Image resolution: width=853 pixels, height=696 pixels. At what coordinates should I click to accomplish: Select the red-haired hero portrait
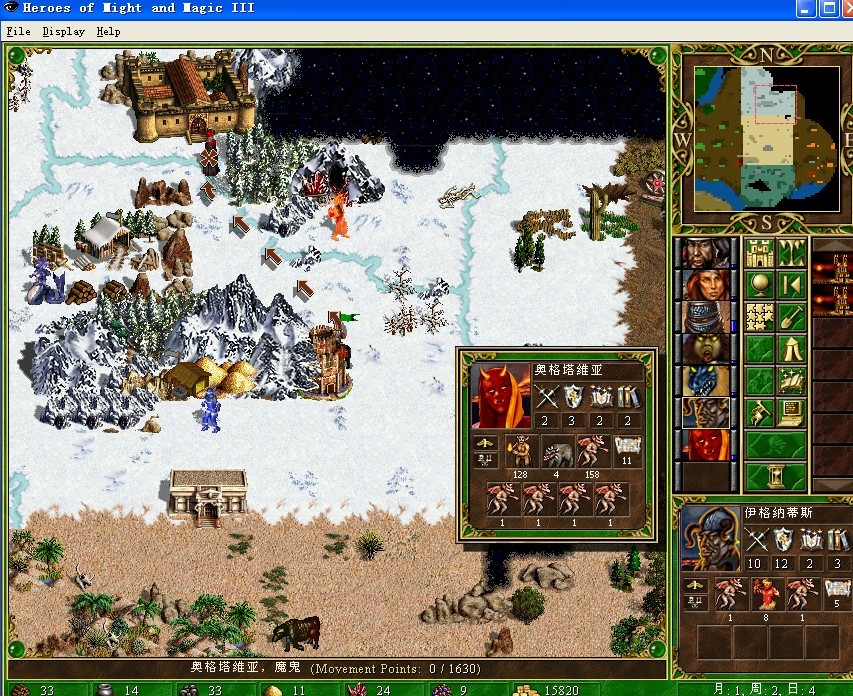(x=706, y=284)
